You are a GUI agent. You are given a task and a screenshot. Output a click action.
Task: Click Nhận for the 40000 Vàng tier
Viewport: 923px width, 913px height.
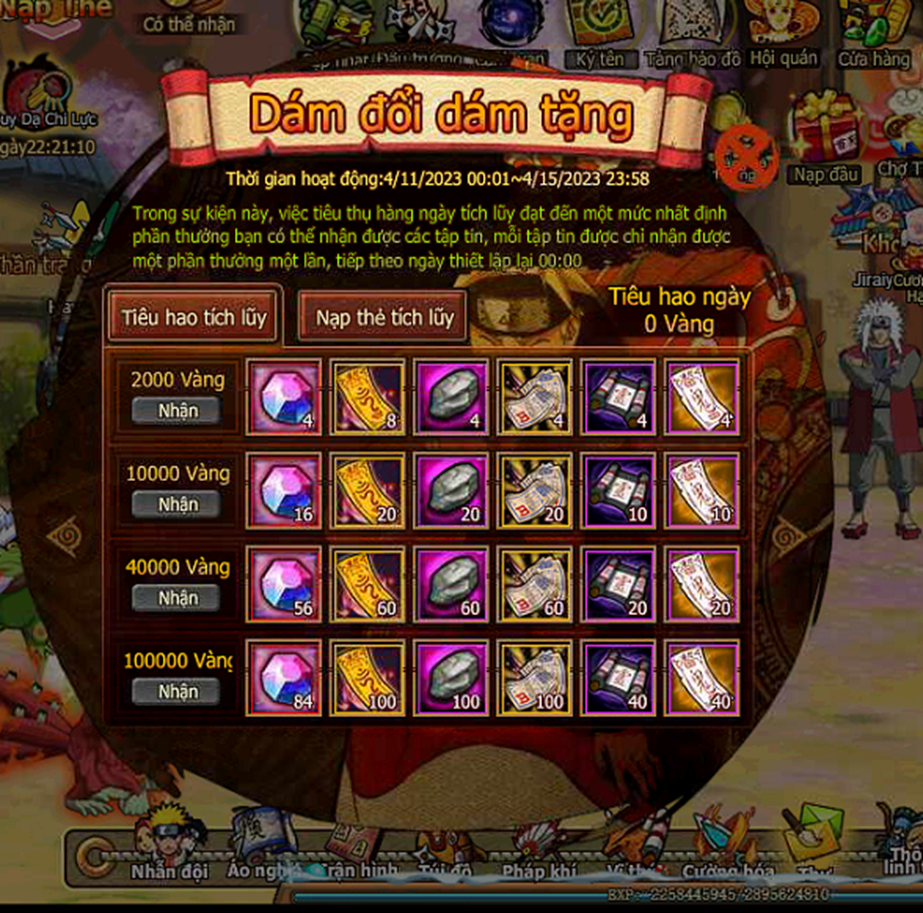click(x=177, y=598)
